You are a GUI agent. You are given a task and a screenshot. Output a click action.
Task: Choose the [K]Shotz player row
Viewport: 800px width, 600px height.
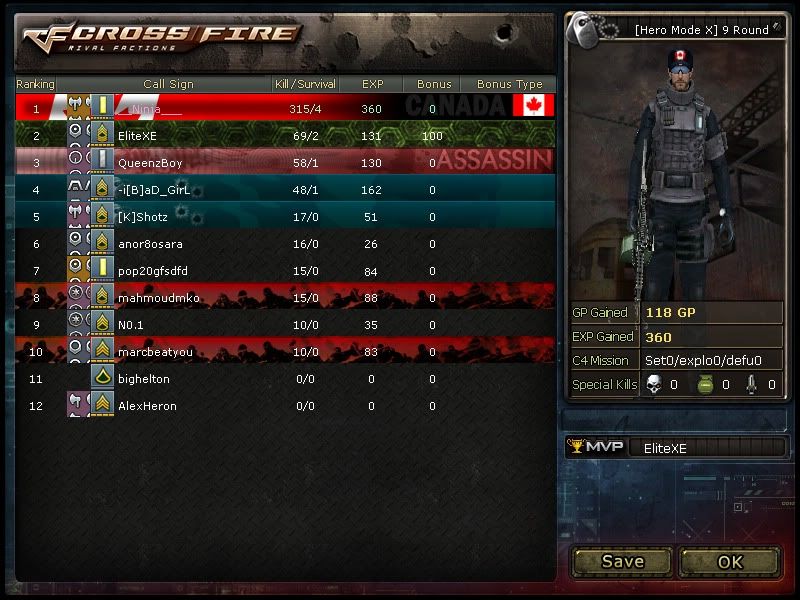pos(285,216)
